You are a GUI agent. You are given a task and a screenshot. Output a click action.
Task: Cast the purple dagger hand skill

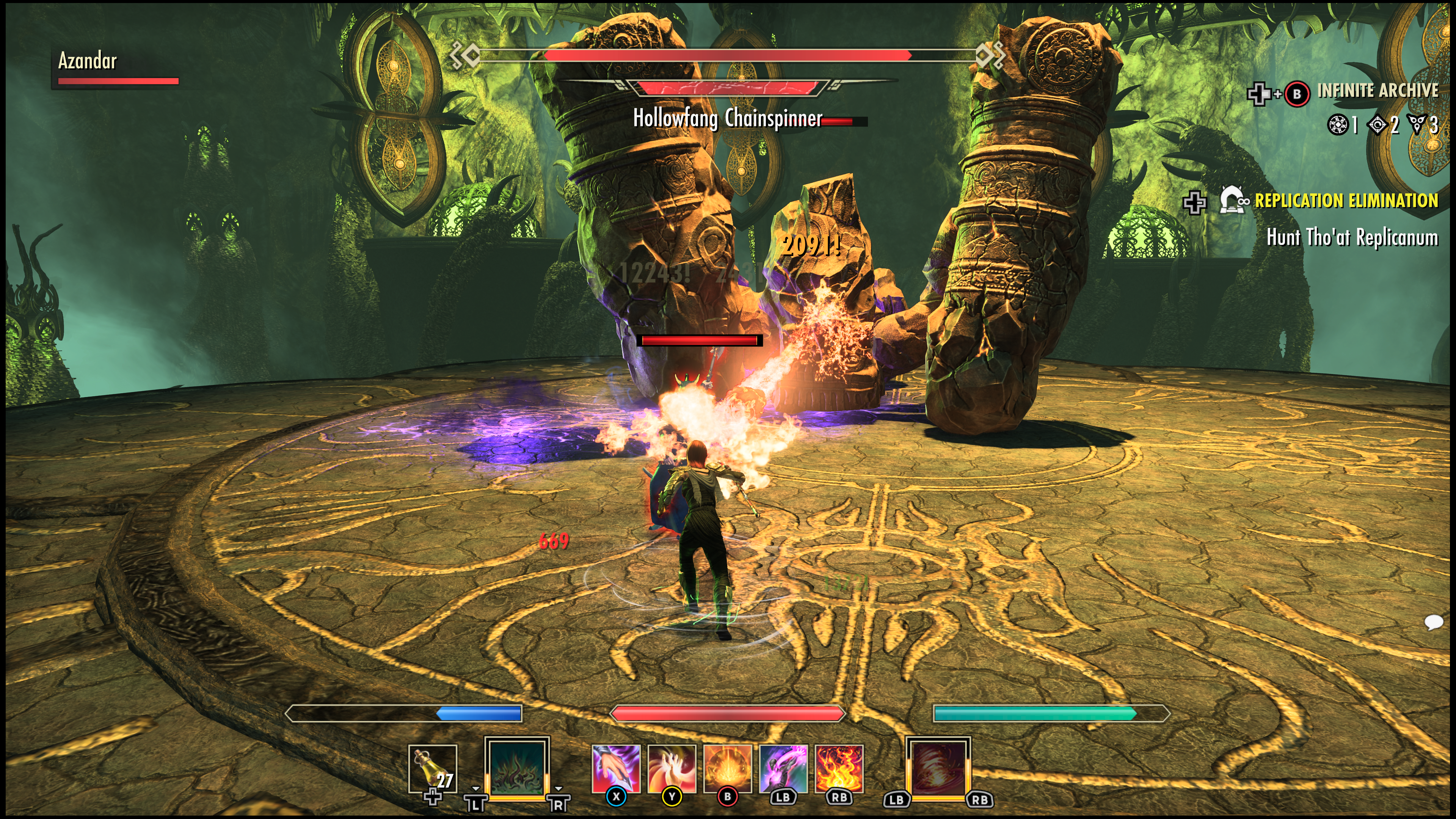click(615, 769)
